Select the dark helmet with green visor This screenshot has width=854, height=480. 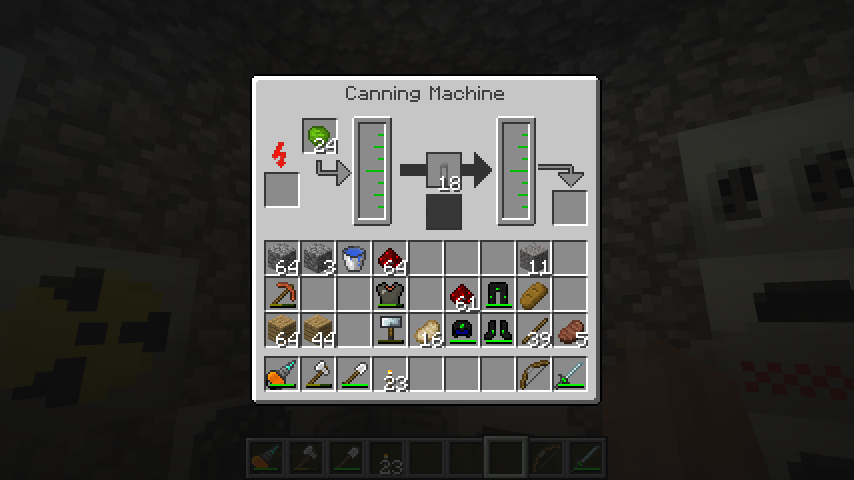(x=462, y=331)
